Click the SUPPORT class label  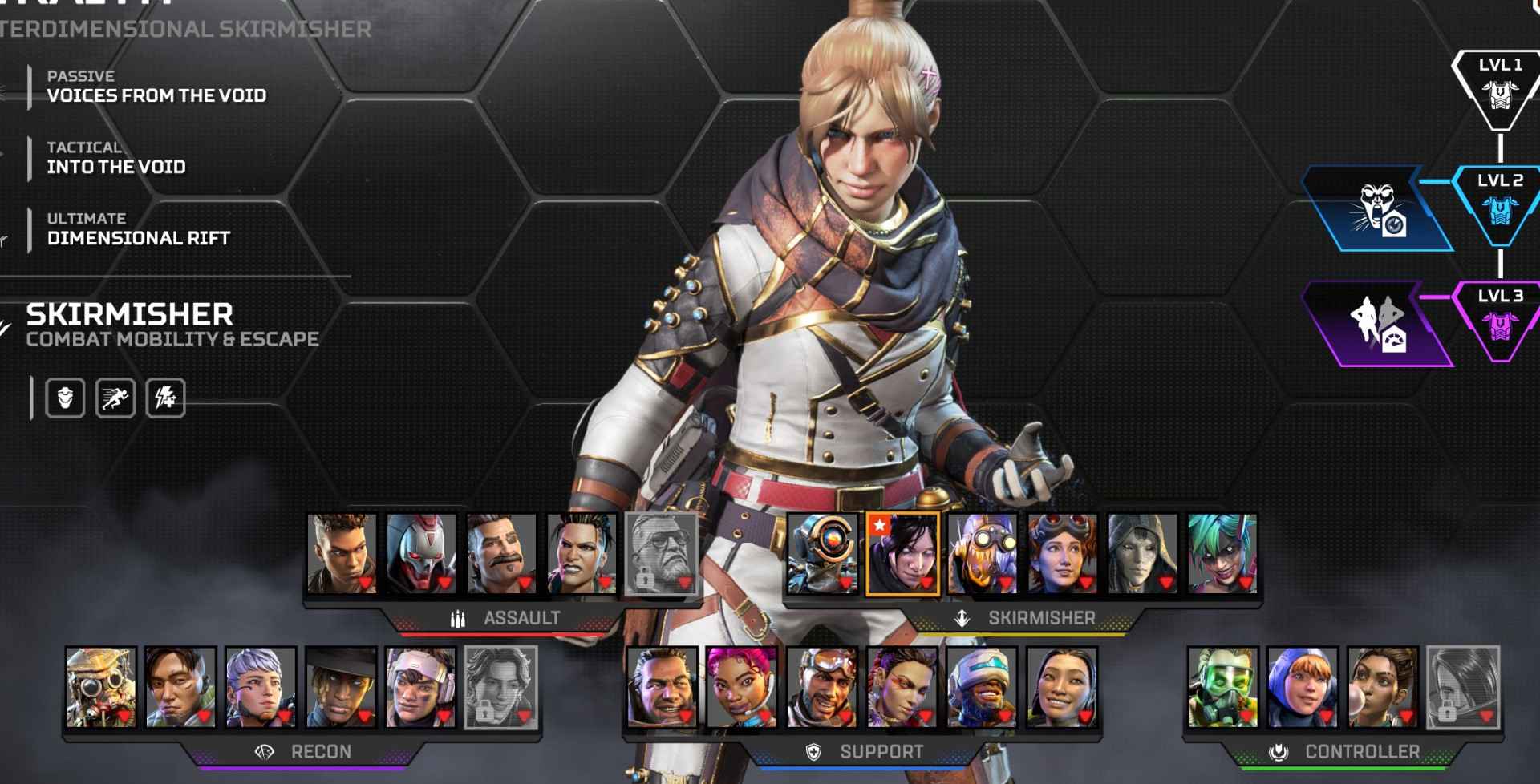coord(881,752)
